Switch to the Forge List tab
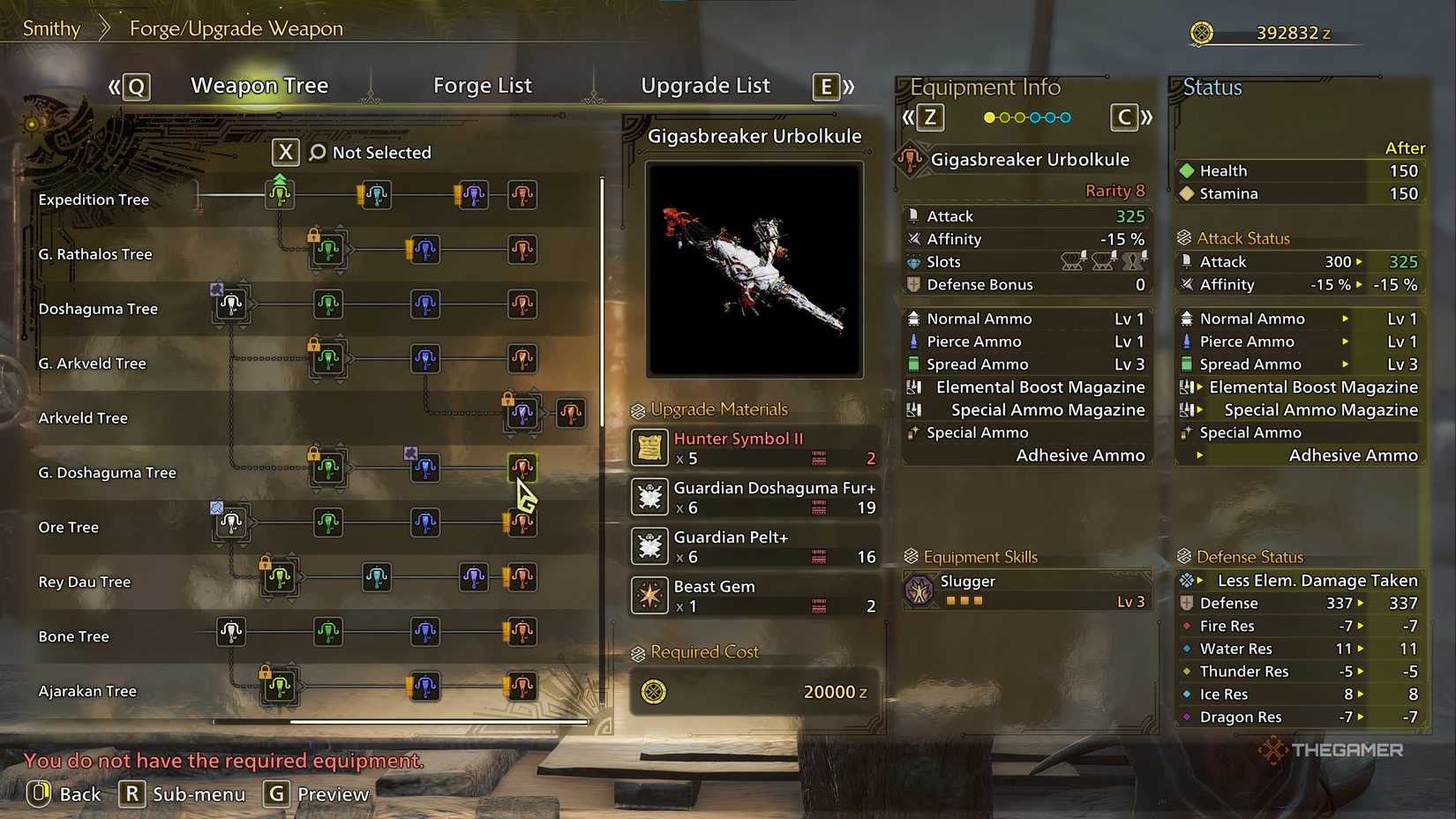 (483, 85)
